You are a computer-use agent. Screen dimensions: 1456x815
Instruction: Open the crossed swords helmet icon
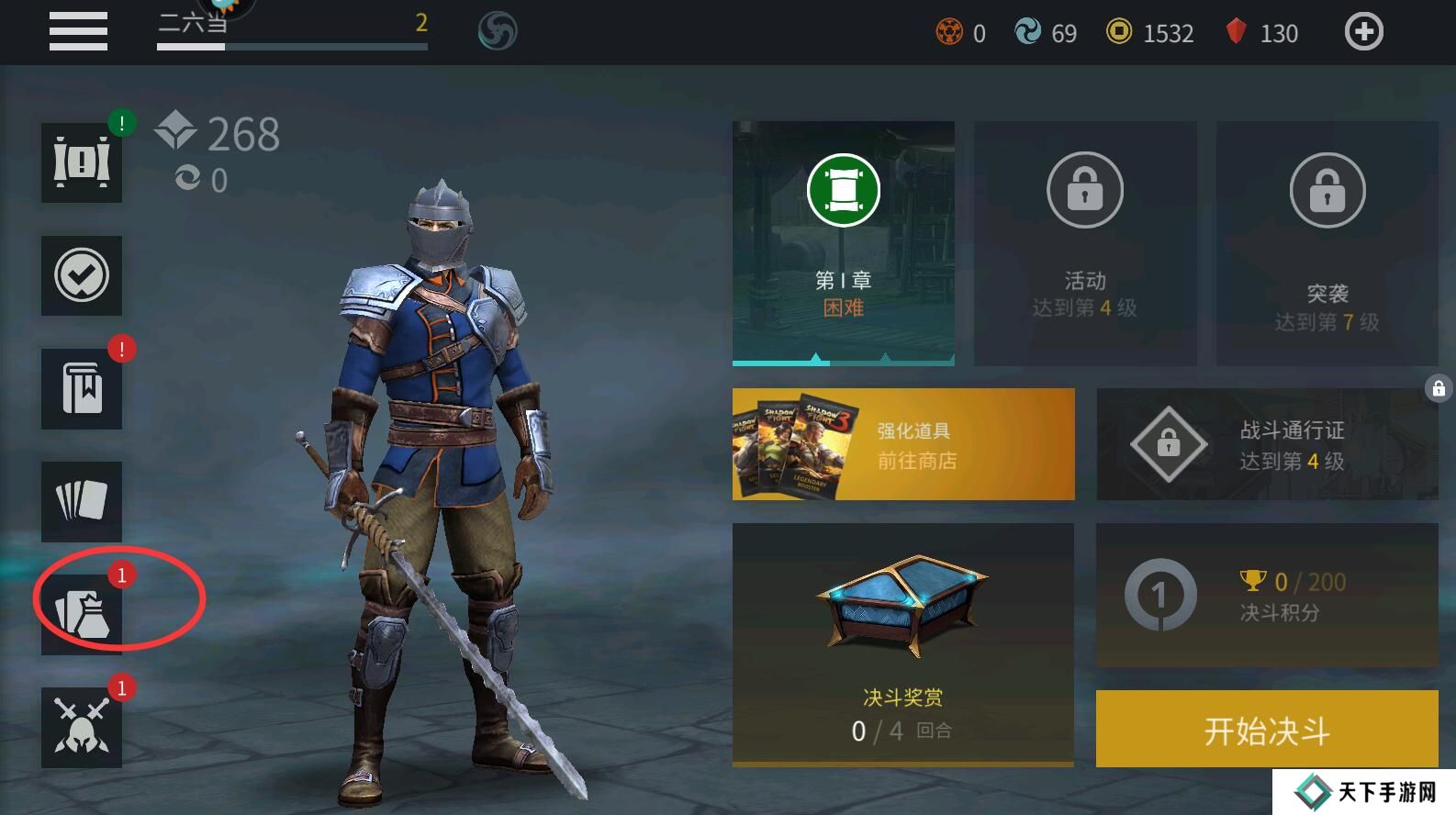[82, 727]
